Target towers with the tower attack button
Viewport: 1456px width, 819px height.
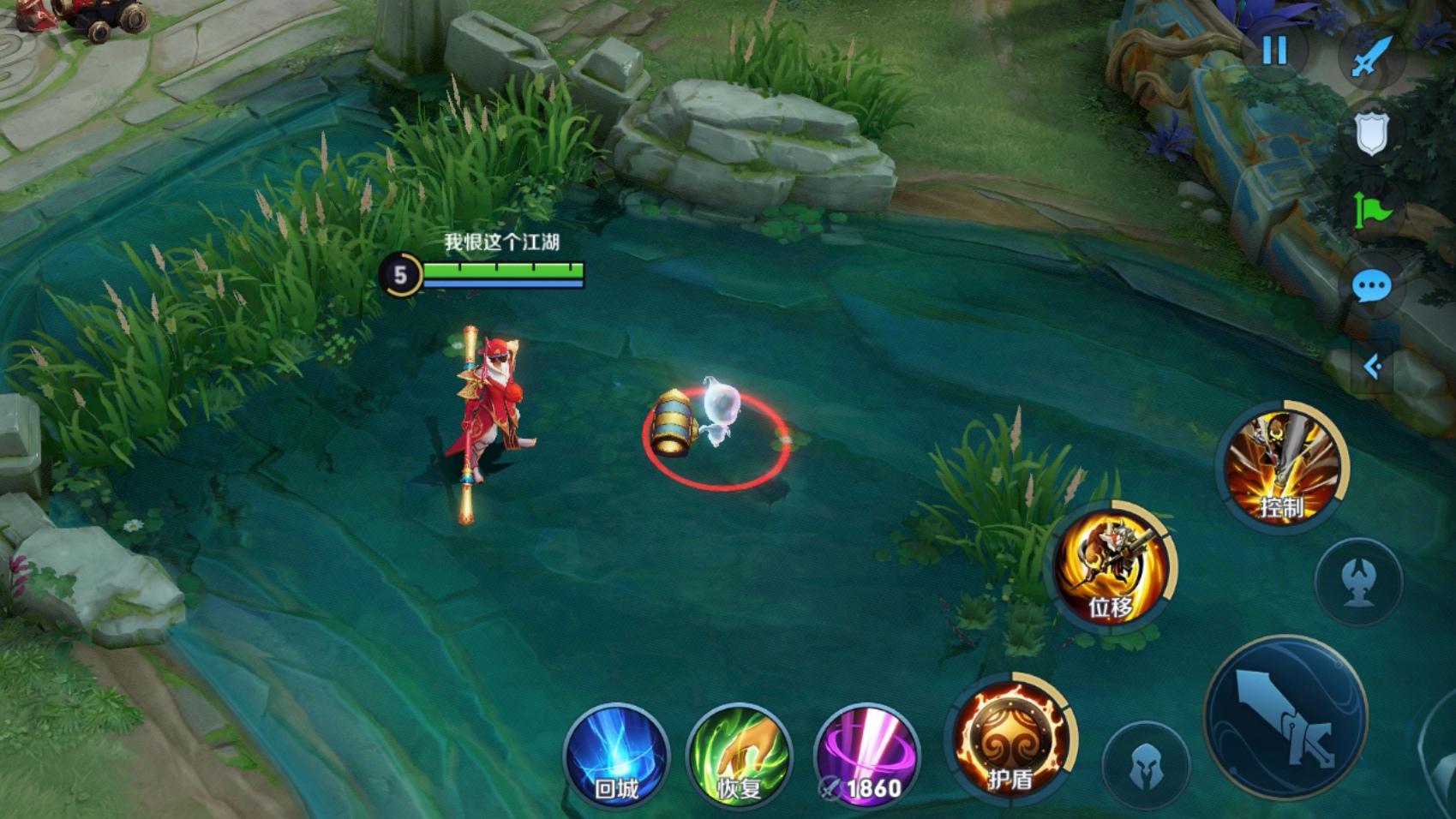1358,582
